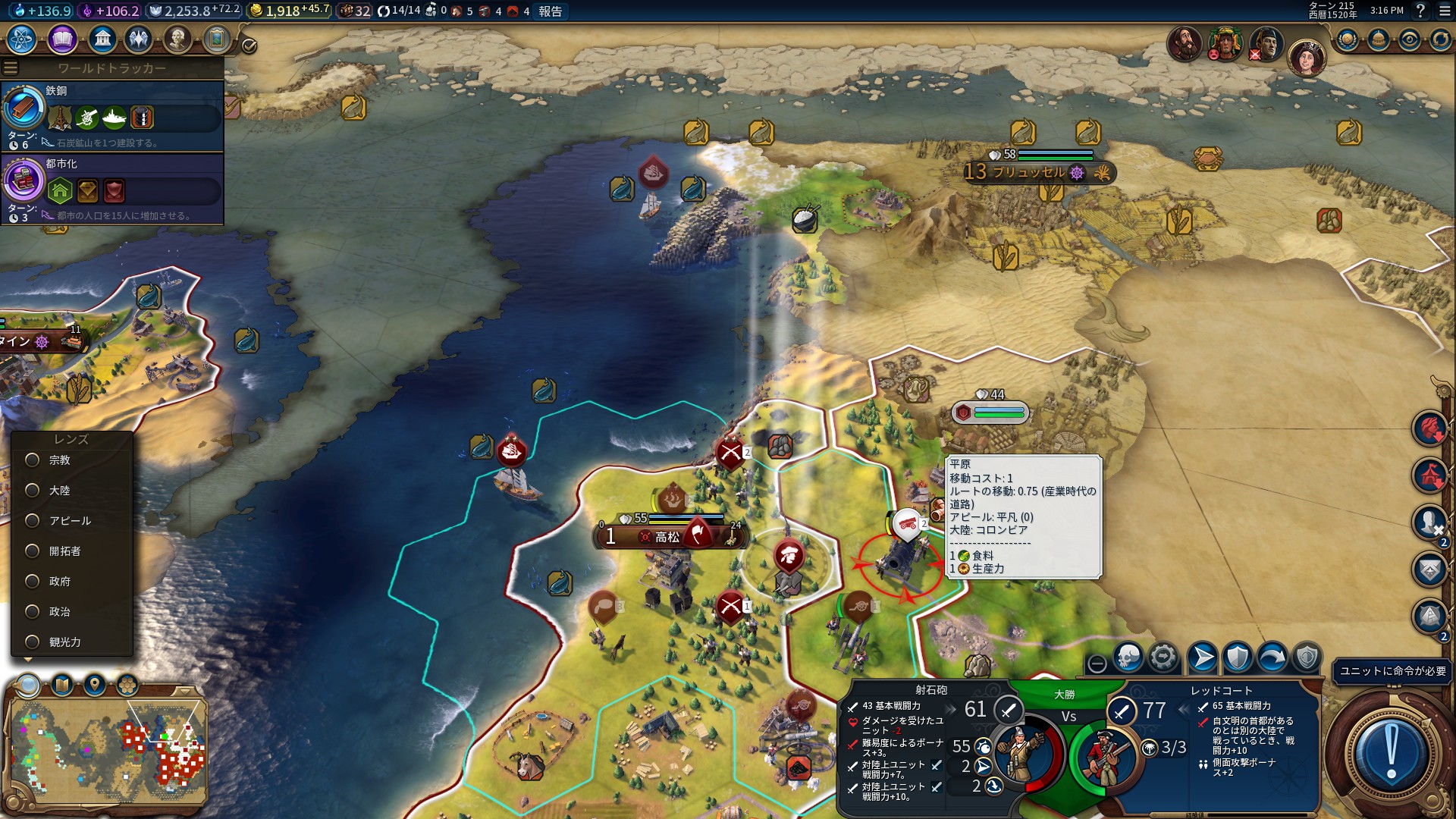
Task: Activate the move-to arrow unit action
Action: (1202, 657)
